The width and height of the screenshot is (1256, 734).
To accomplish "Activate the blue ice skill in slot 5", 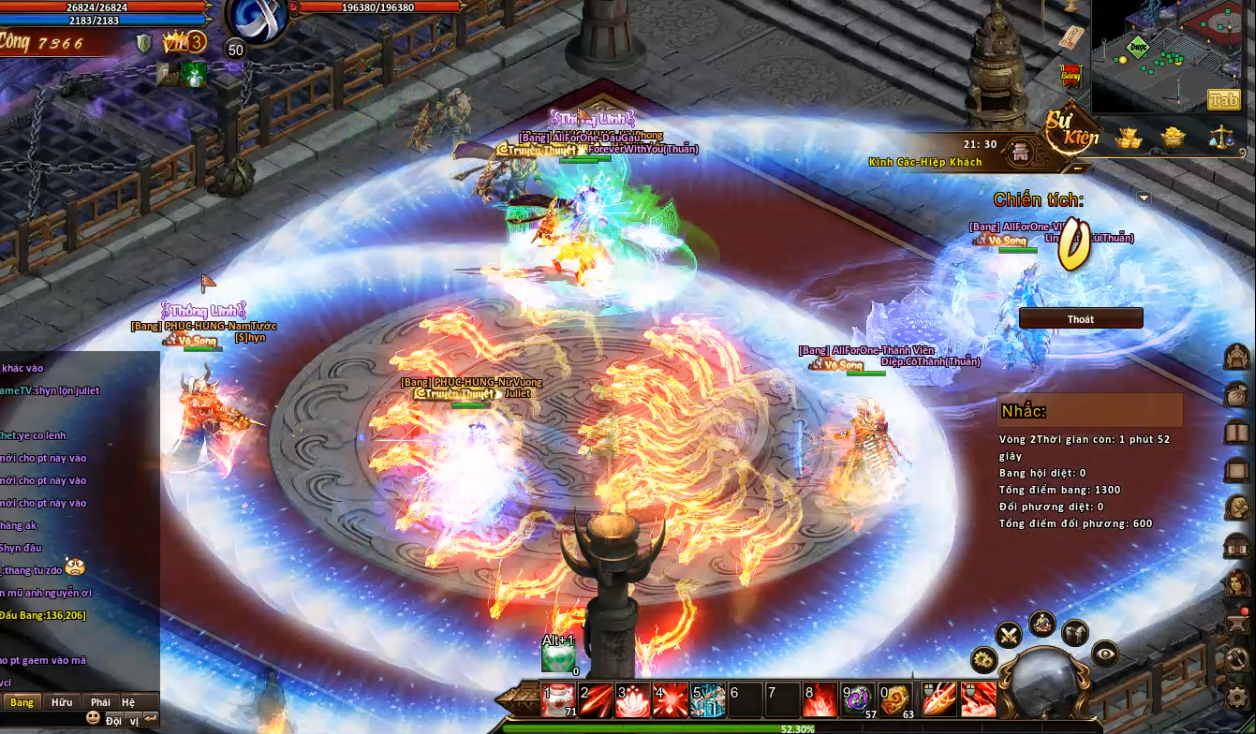I will (708, 700).
